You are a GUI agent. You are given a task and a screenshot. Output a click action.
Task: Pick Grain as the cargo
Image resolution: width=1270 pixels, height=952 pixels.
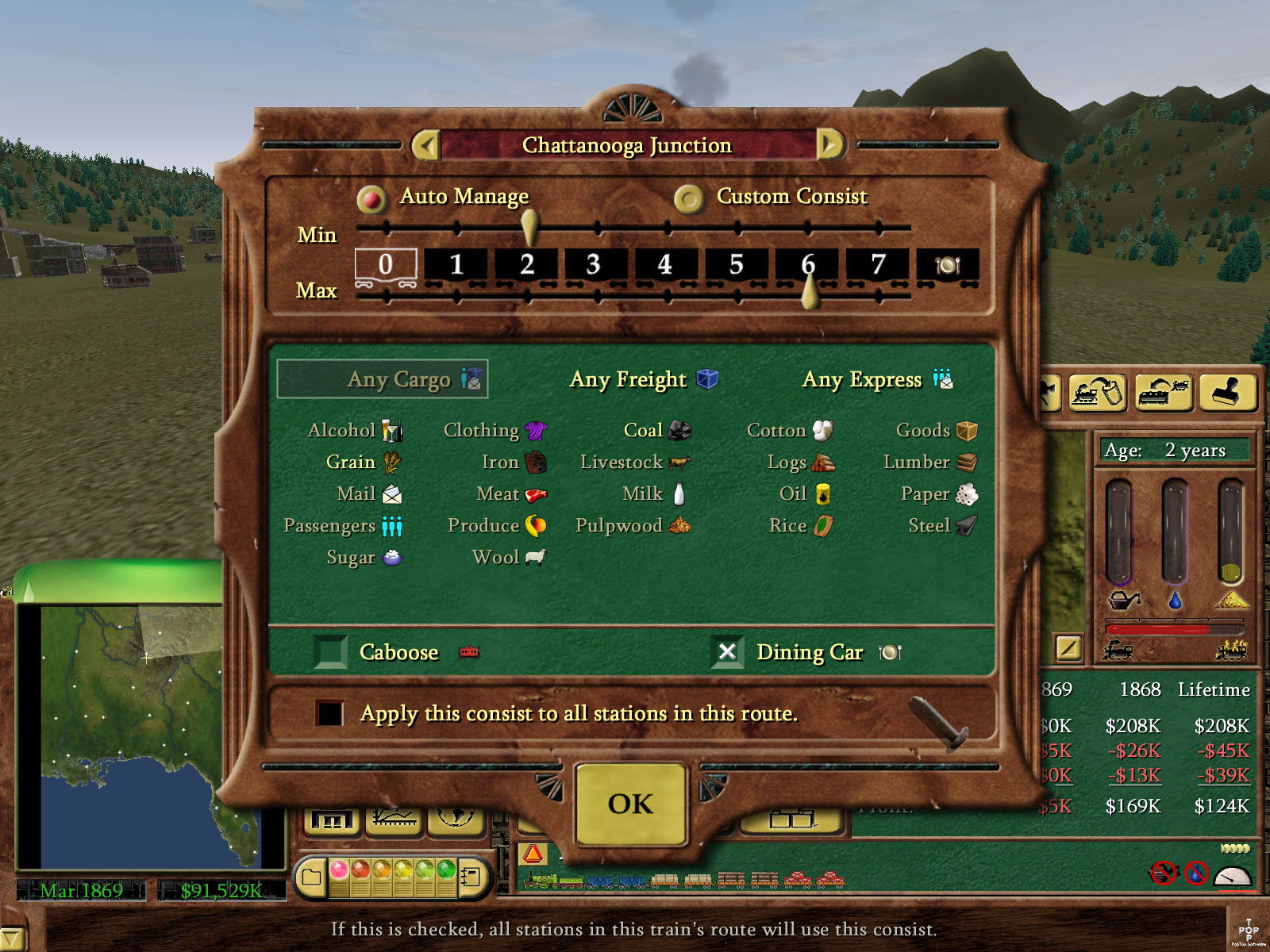click(351, 462)
